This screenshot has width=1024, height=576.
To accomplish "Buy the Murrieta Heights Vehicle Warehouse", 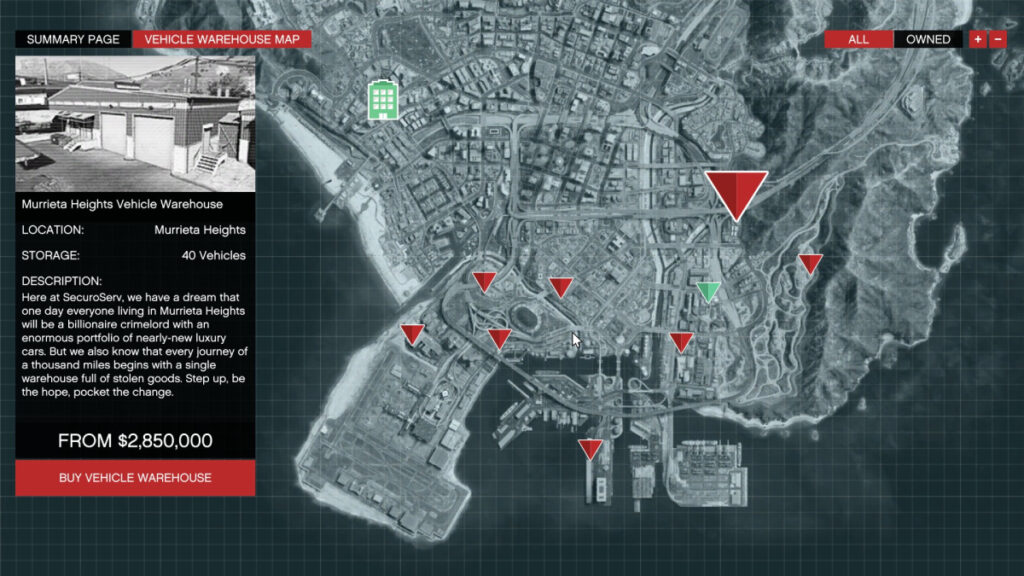I will tap(135, 478).
